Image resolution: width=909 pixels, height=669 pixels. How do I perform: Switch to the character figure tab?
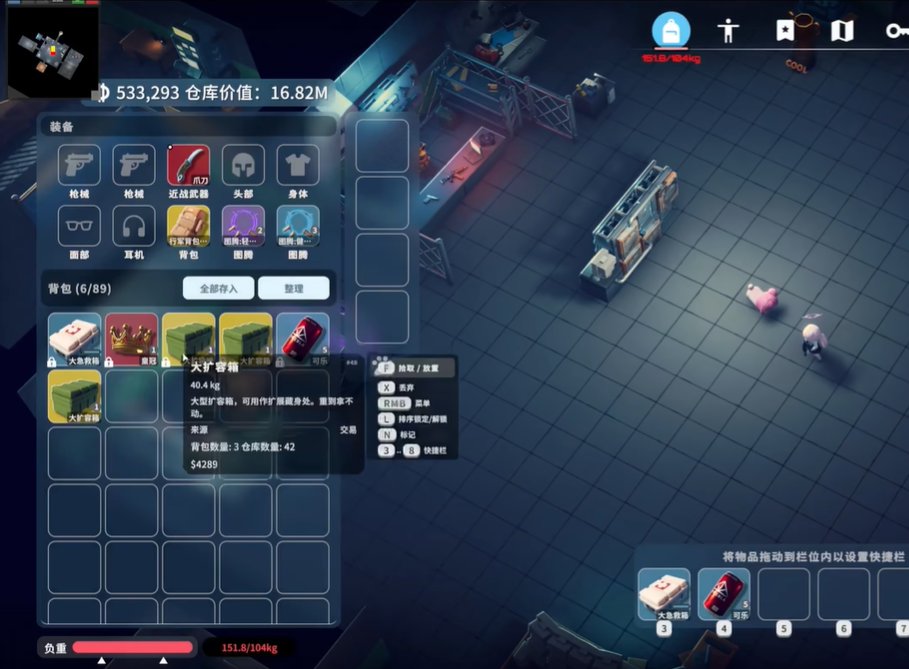728,31
